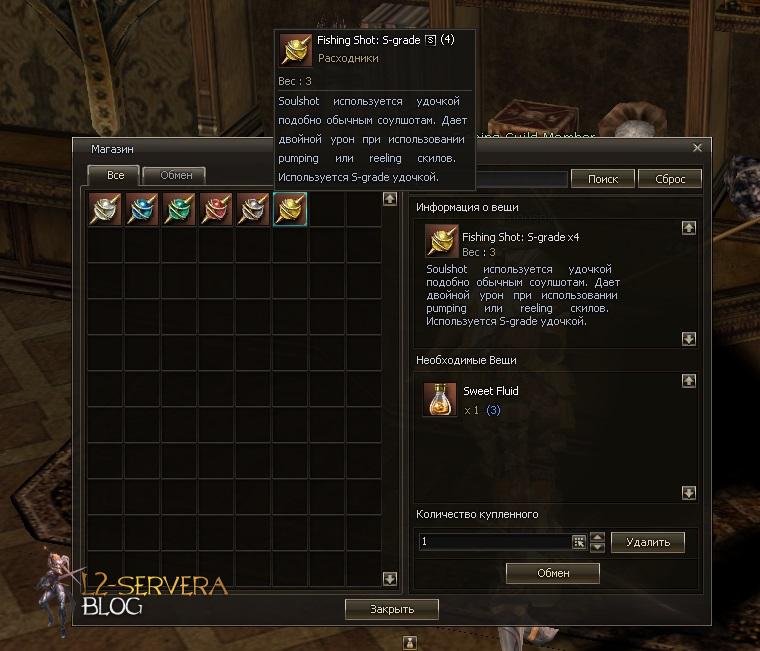This screenshot has width=760, height=651.
Task: Select the red fishing shot item
Action: point(215,209)
